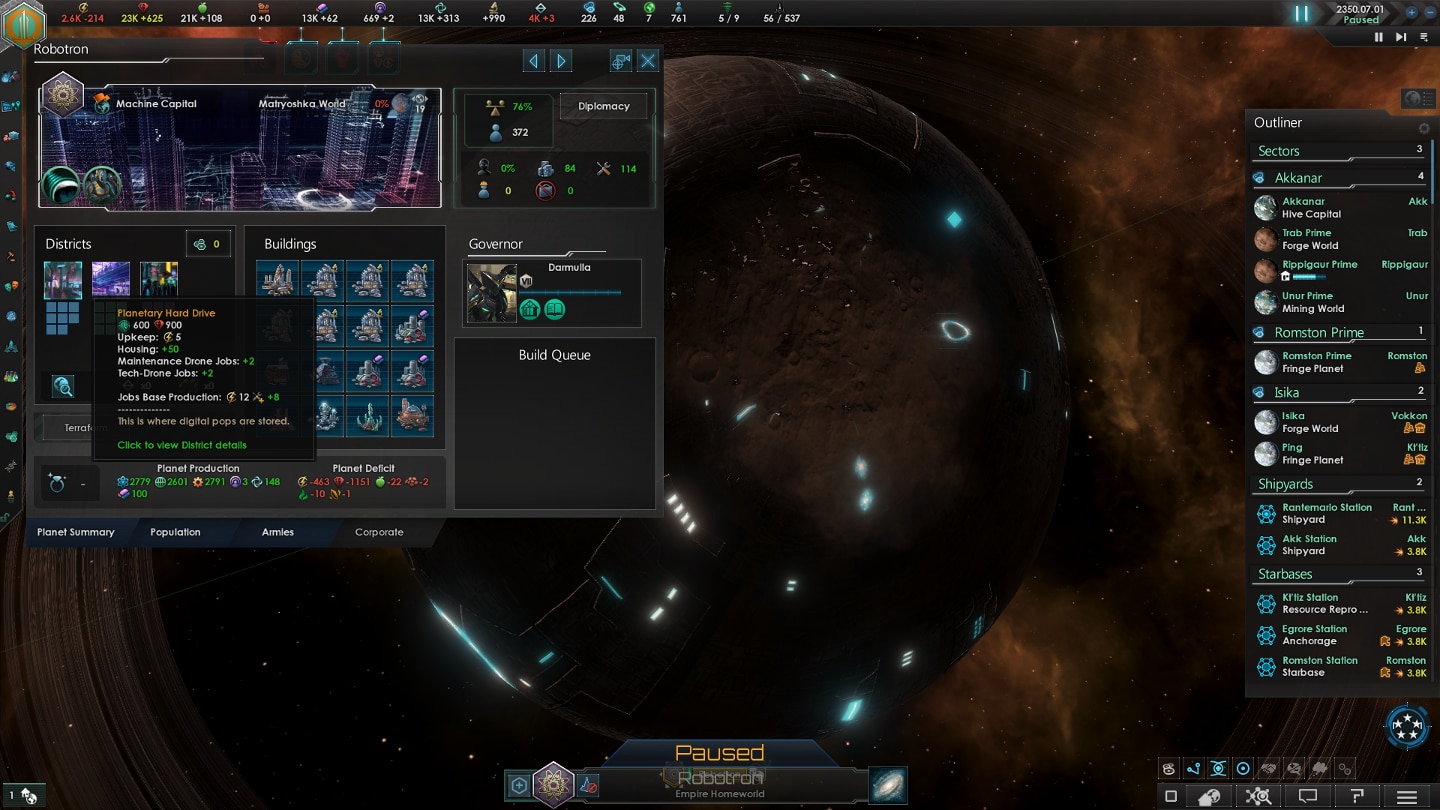Open the main menu hamburger button
The image size is (1440, 810).
[1407, 796]
